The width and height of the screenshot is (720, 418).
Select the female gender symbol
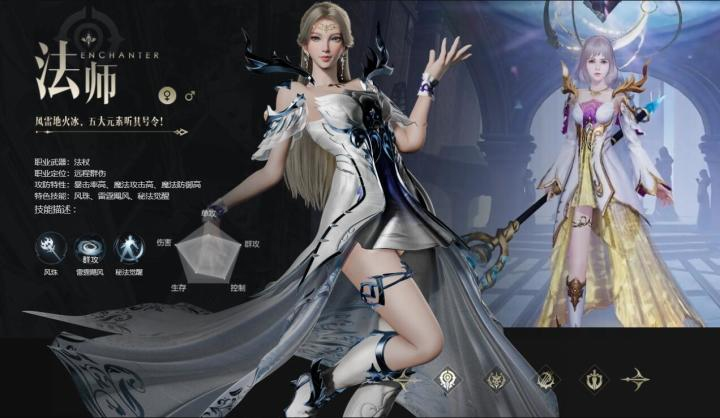[x=165, y=97]
